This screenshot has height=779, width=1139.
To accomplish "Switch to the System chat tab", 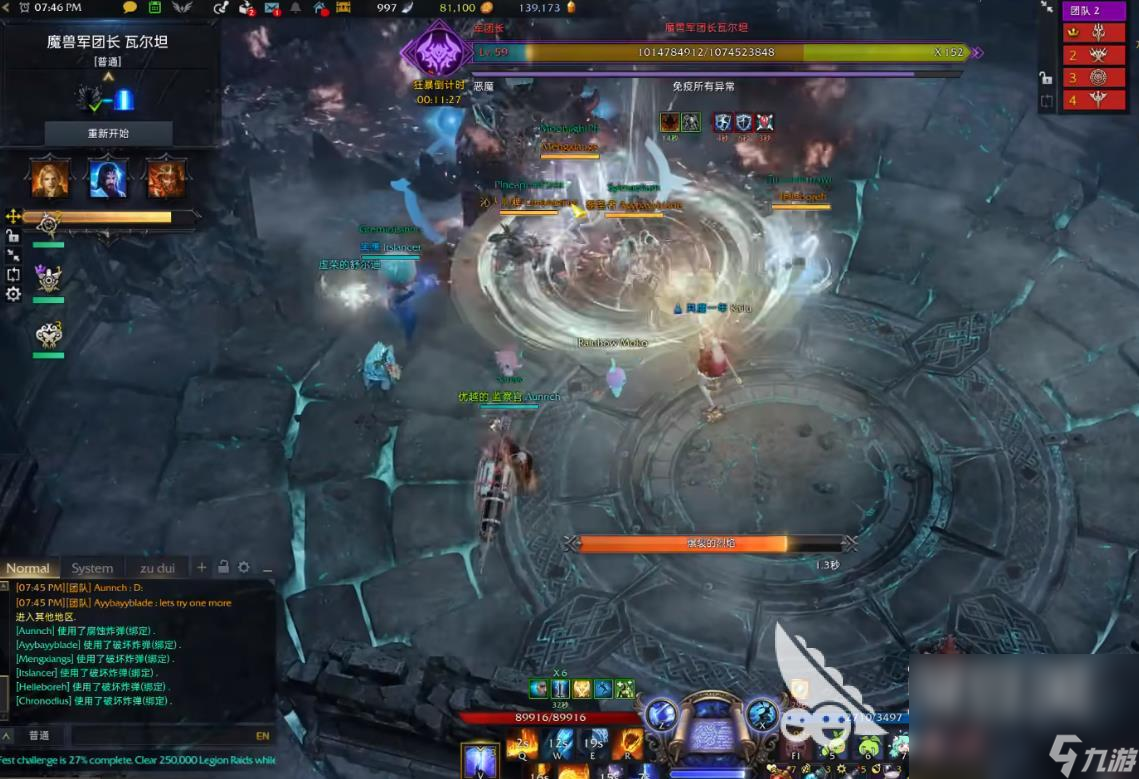I will (x=92, y=568).
